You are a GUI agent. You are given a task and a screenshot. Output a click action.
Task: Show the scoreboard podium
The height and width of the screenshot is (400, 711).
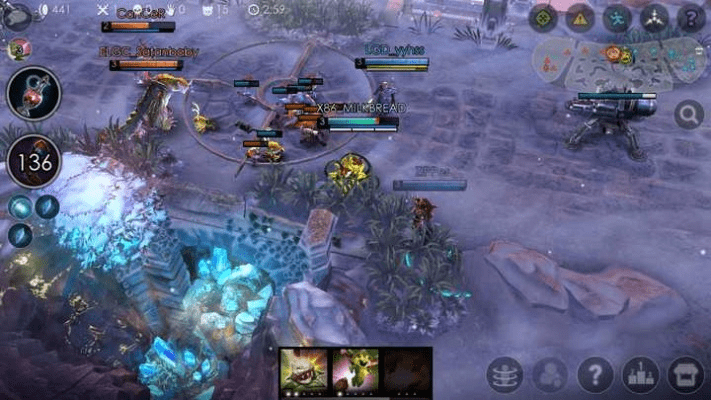pyautogui.click(x=640, y=375)
